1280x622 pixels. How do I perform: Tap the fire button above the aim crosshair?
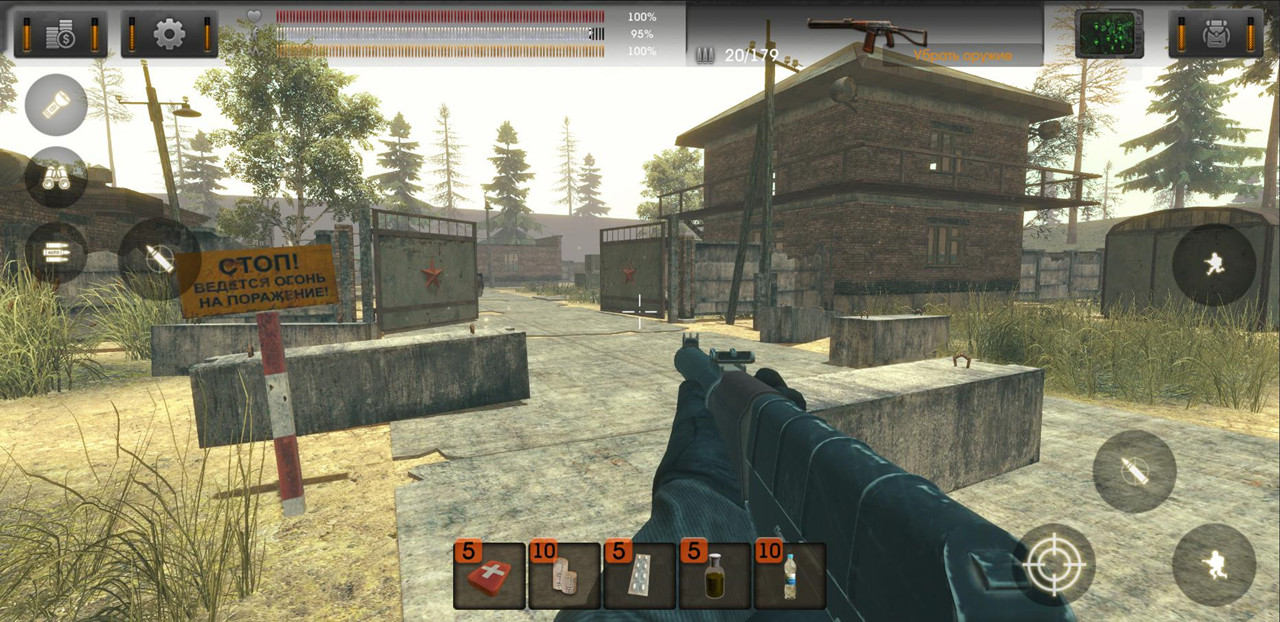click(1134, 471)
